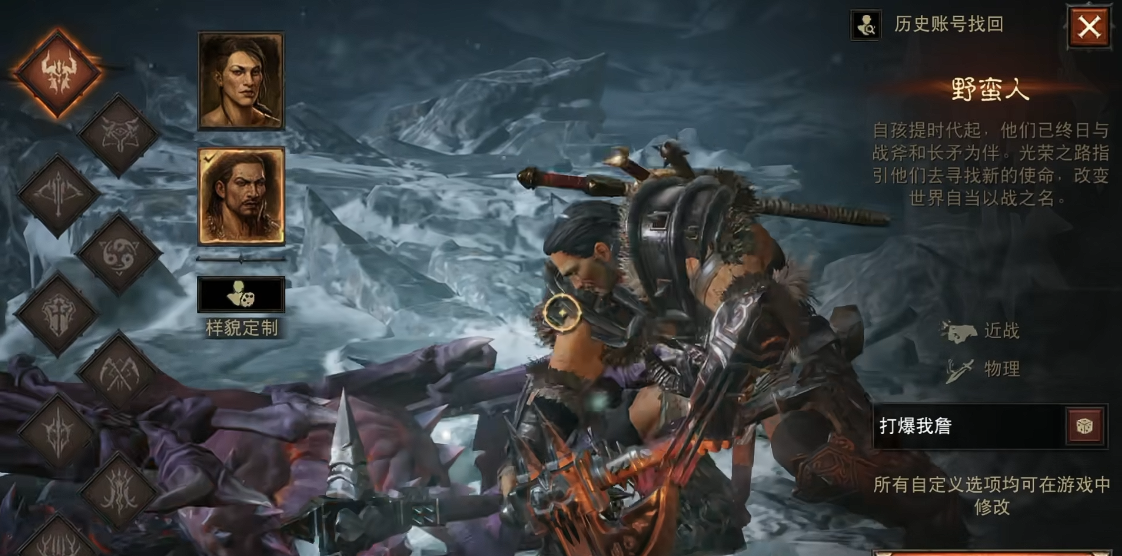
Task: Select the female character portrait
Action: coord(241,81)
